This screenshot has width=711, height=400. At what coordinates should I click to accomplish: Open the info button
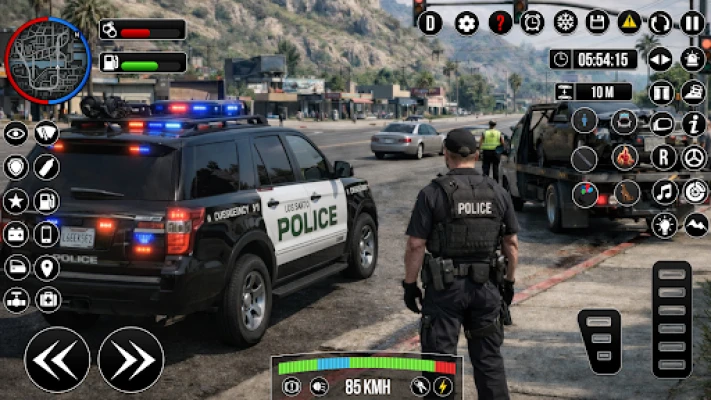coord(693,123)
